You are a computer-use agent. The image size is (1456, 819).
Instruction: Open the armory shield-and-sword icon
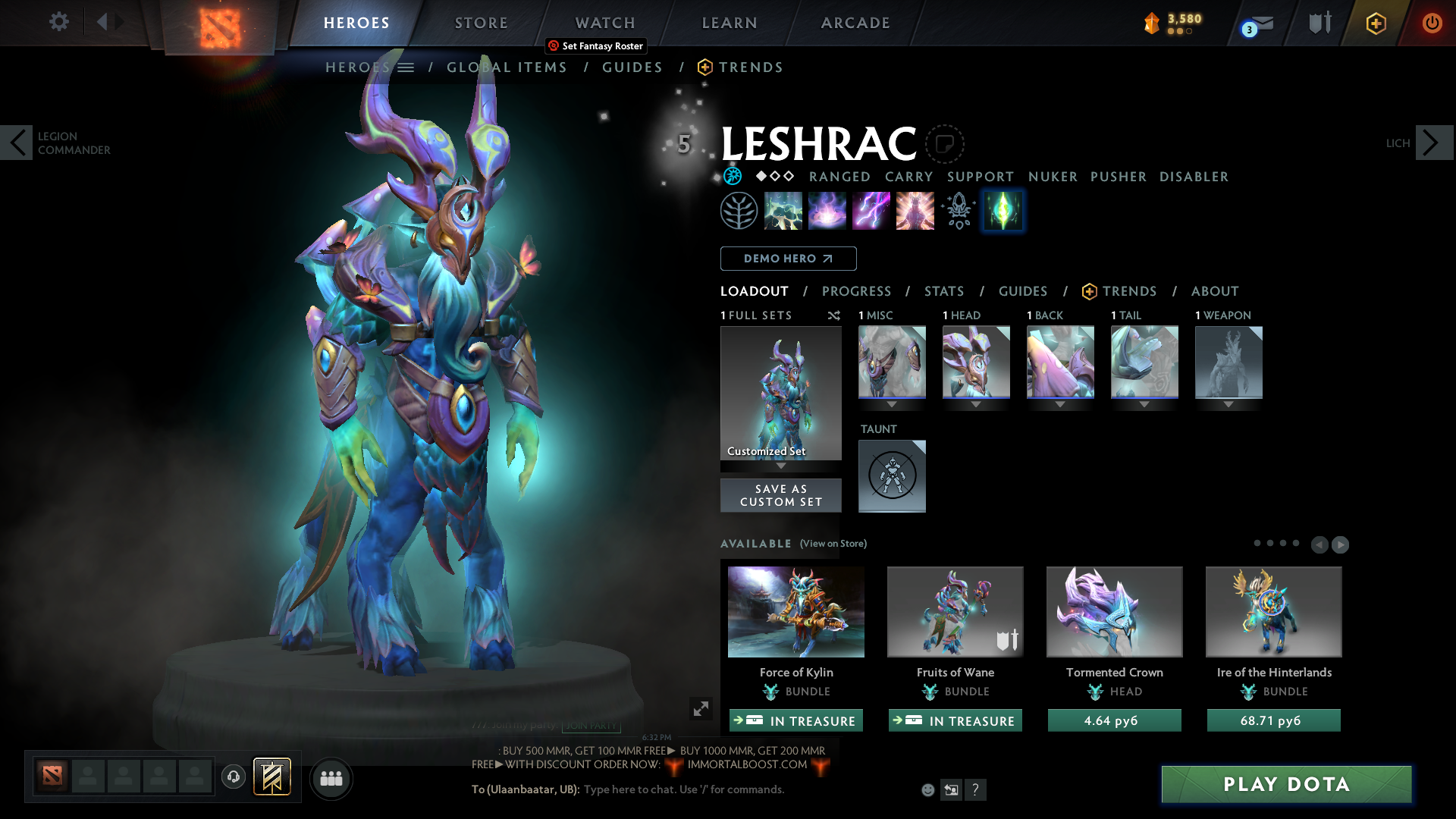click(1319, 23)
